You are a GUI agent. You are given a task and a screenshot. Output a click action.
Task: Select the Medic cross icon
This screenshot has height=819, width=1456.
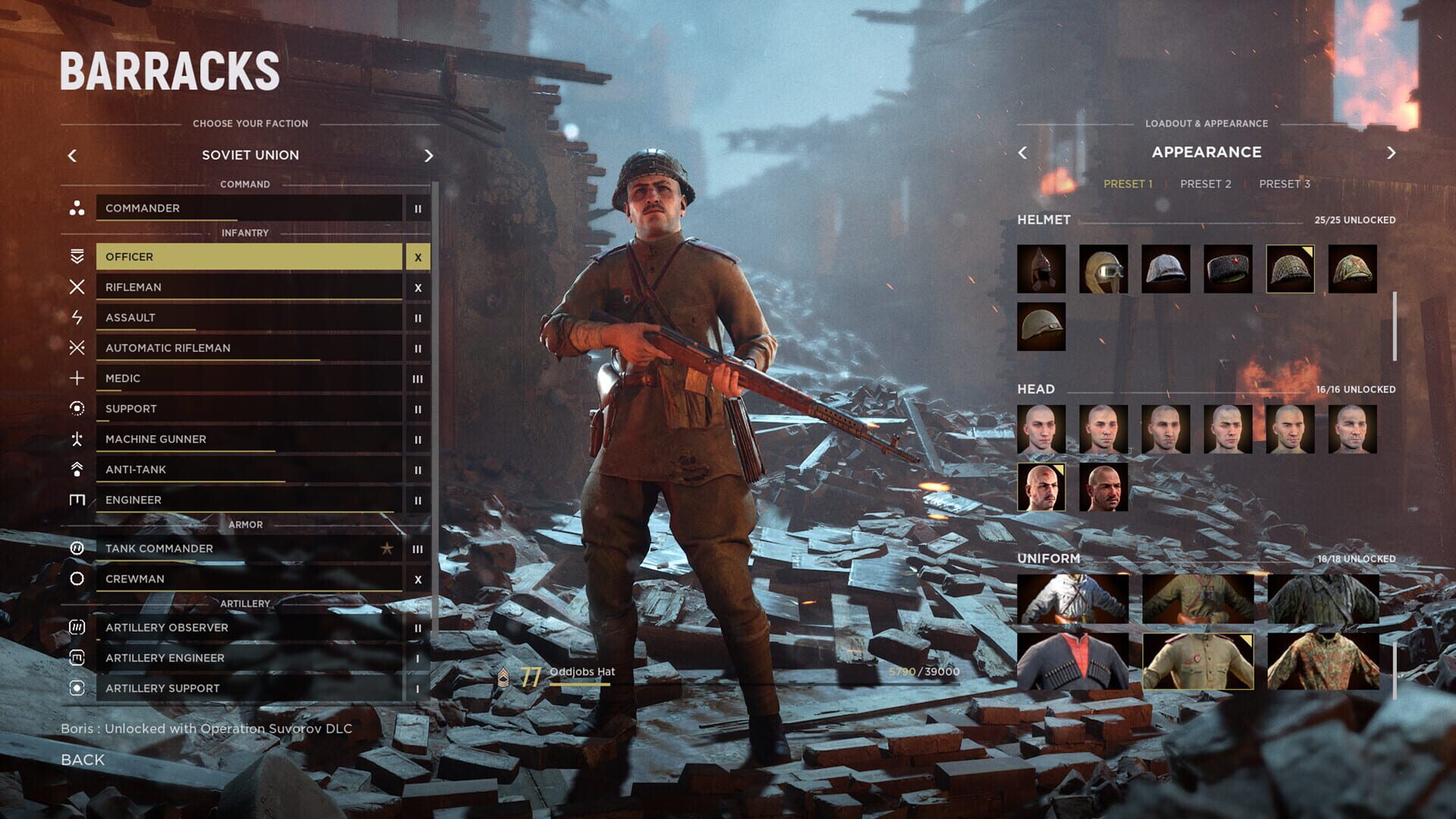76,378
